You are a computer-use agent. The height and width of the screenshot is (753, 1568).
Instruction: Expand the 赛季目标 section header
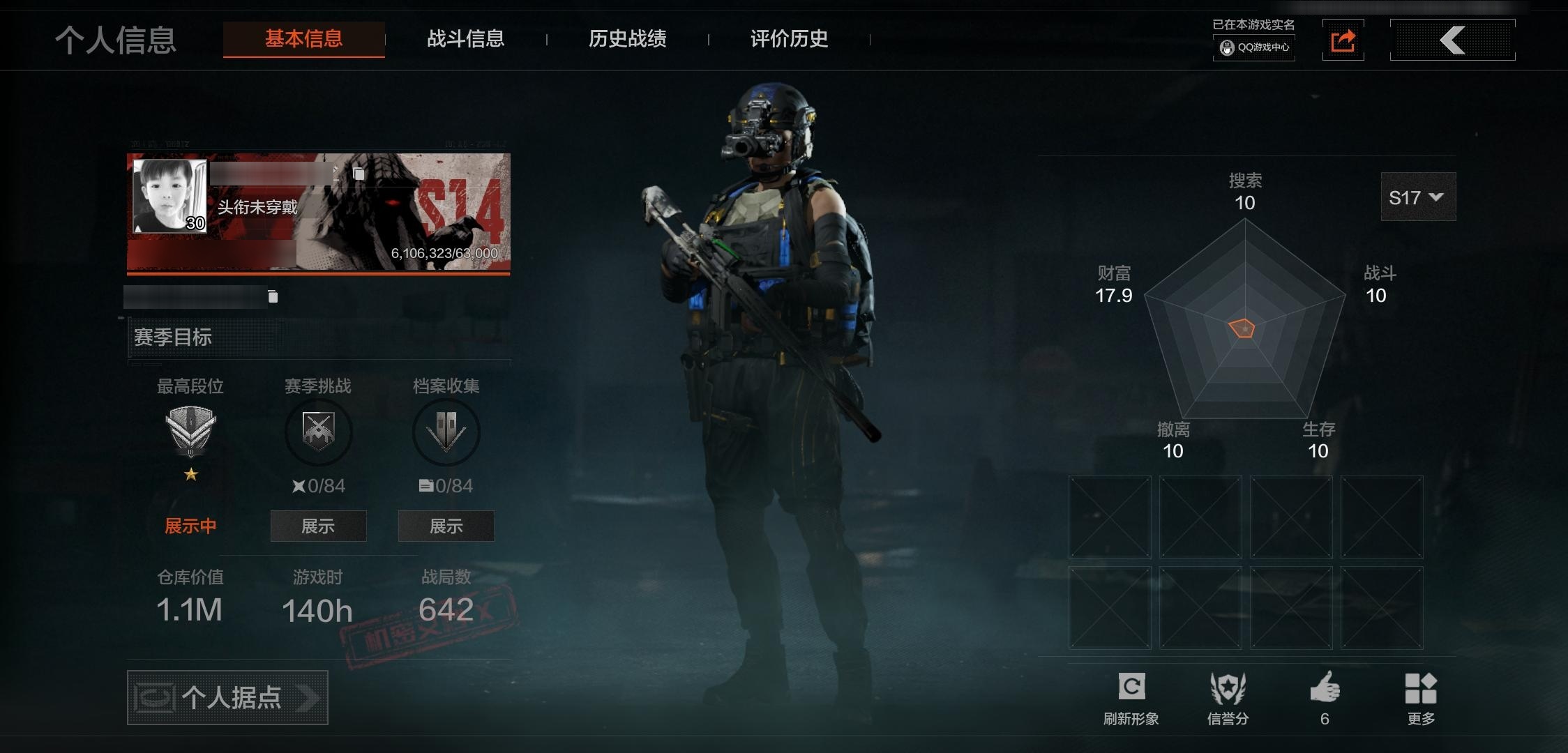click(319, 337)
